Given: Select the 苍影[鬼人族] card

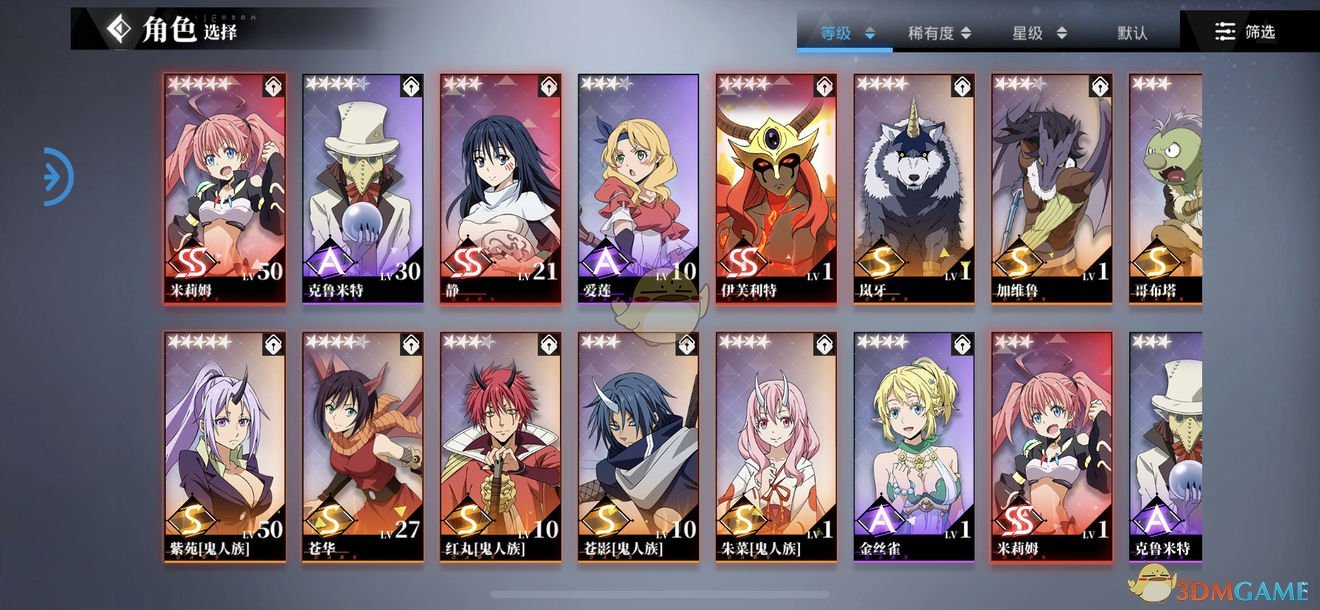Looking at the screenshot, I should point(639,446).
